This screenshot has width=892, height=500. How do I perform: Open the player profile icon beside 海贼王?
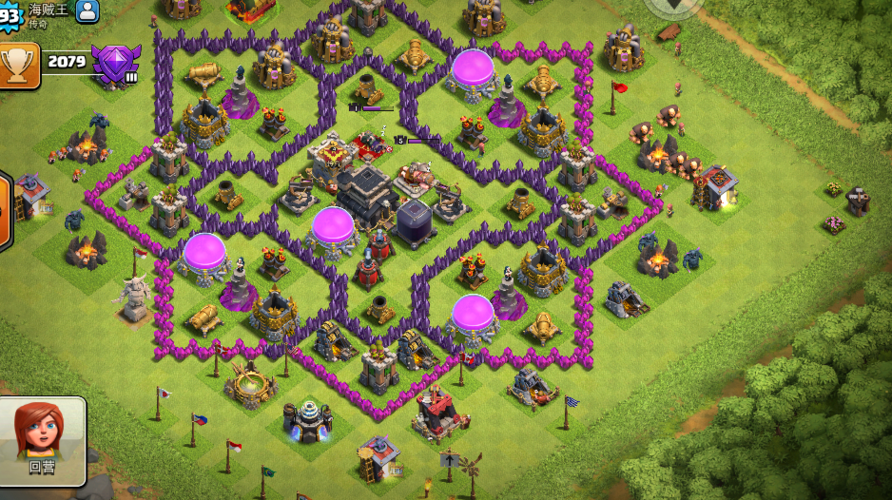point(88,12)
